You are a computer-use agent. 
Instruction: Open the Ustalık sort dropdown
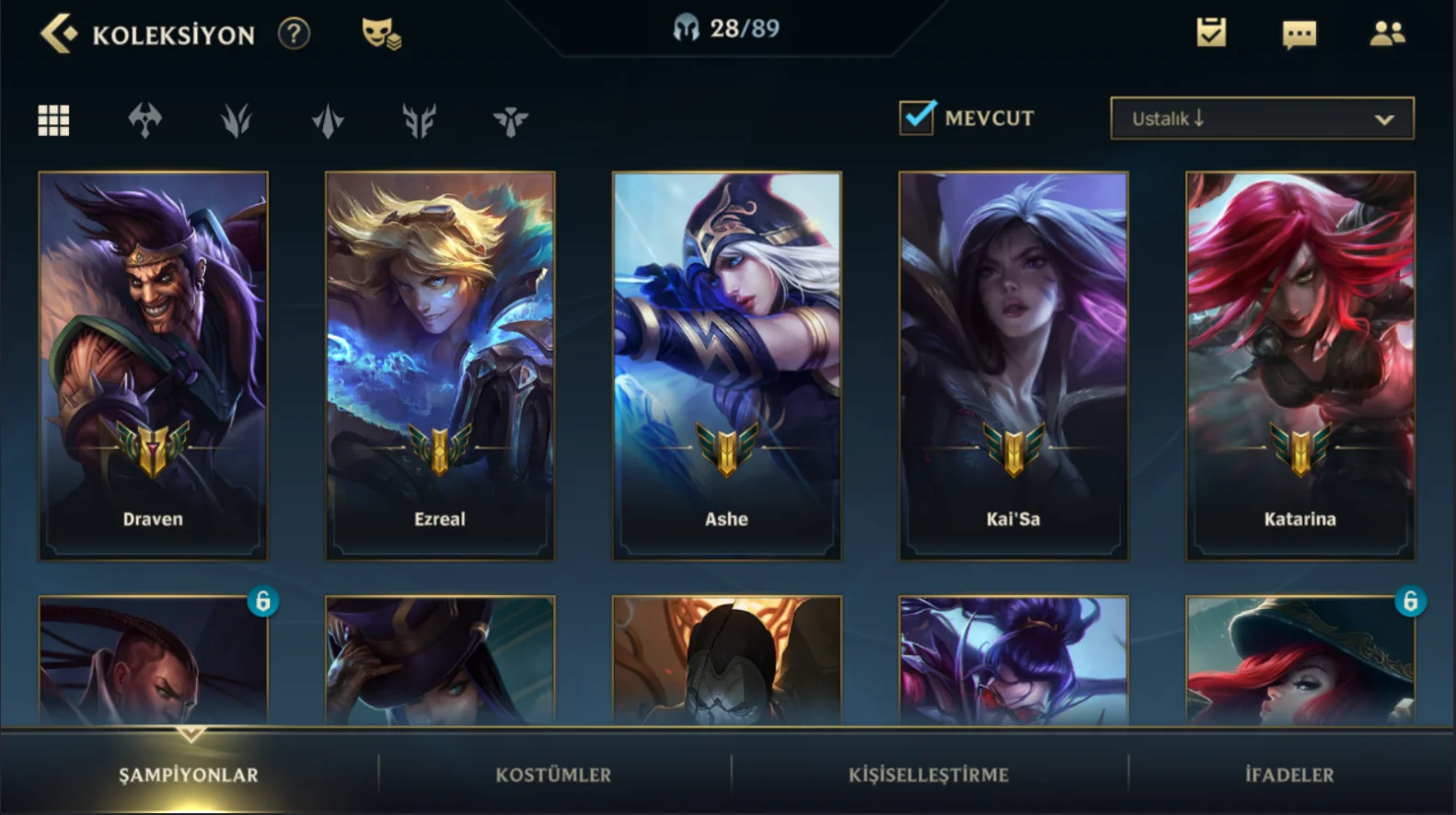(1262, 119)
